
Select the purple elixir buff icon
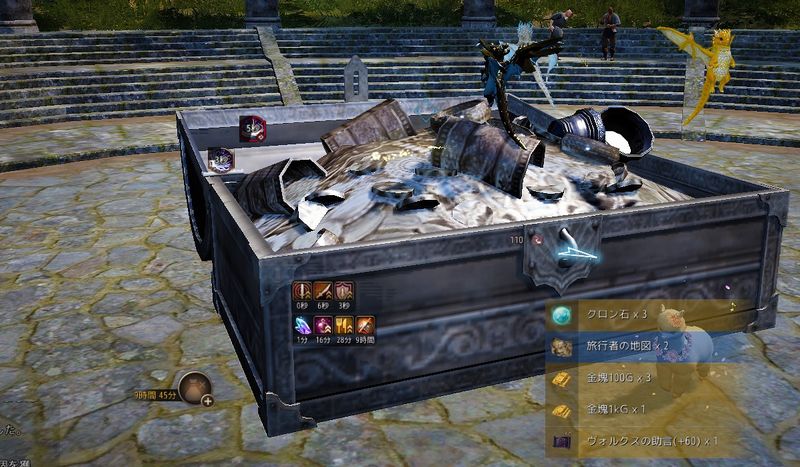point(323,325)
